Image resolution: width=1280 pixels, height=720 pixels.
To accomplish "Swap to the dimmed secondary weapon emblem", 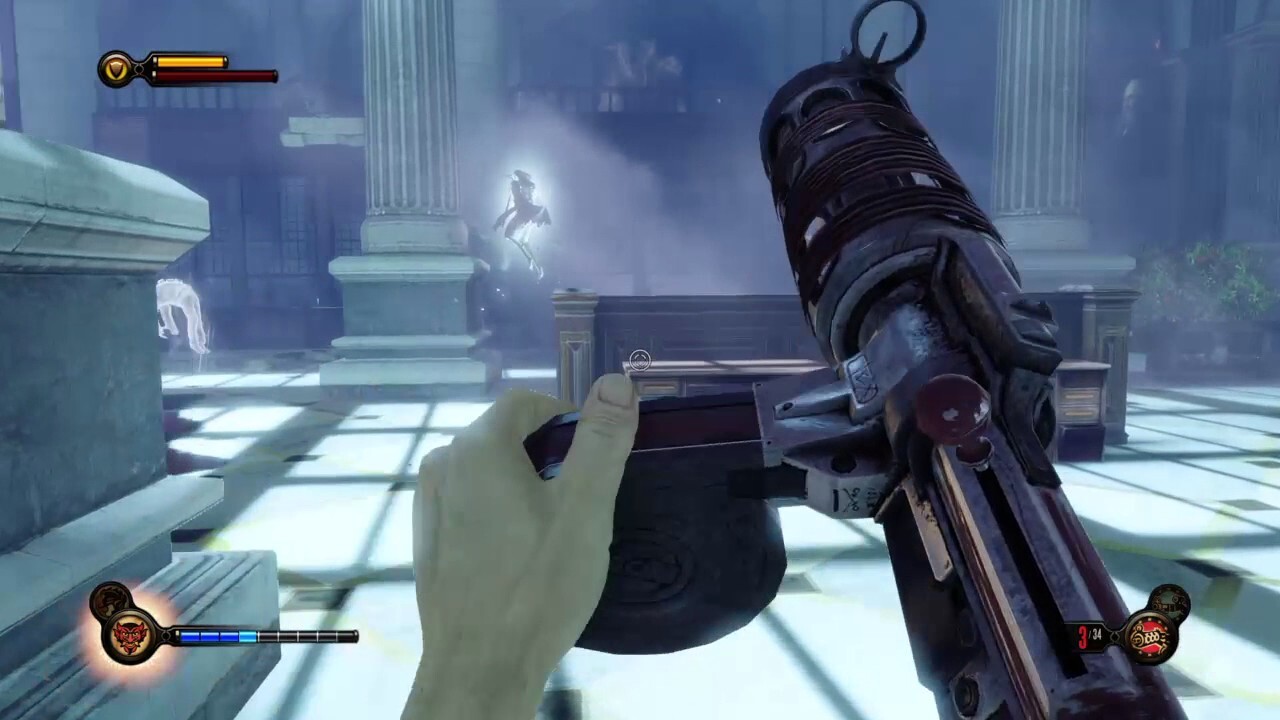I will point(1169,602).
